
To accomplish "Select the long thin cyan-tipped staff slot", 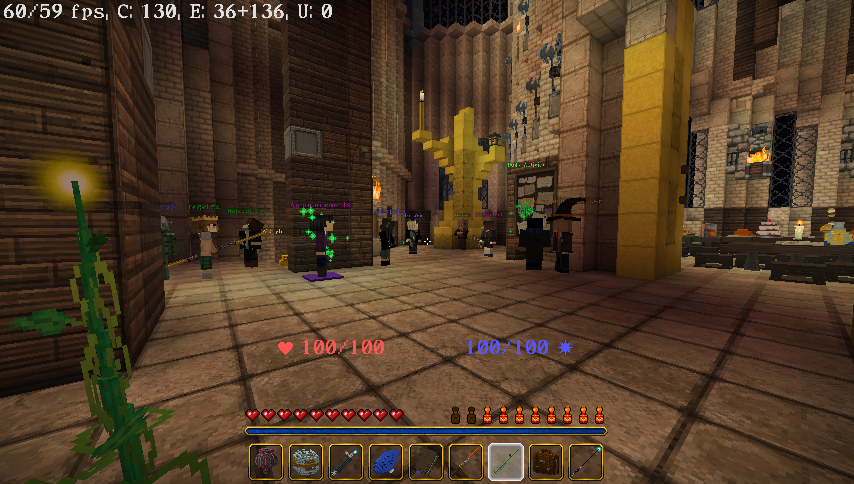I will click(586, 462).
